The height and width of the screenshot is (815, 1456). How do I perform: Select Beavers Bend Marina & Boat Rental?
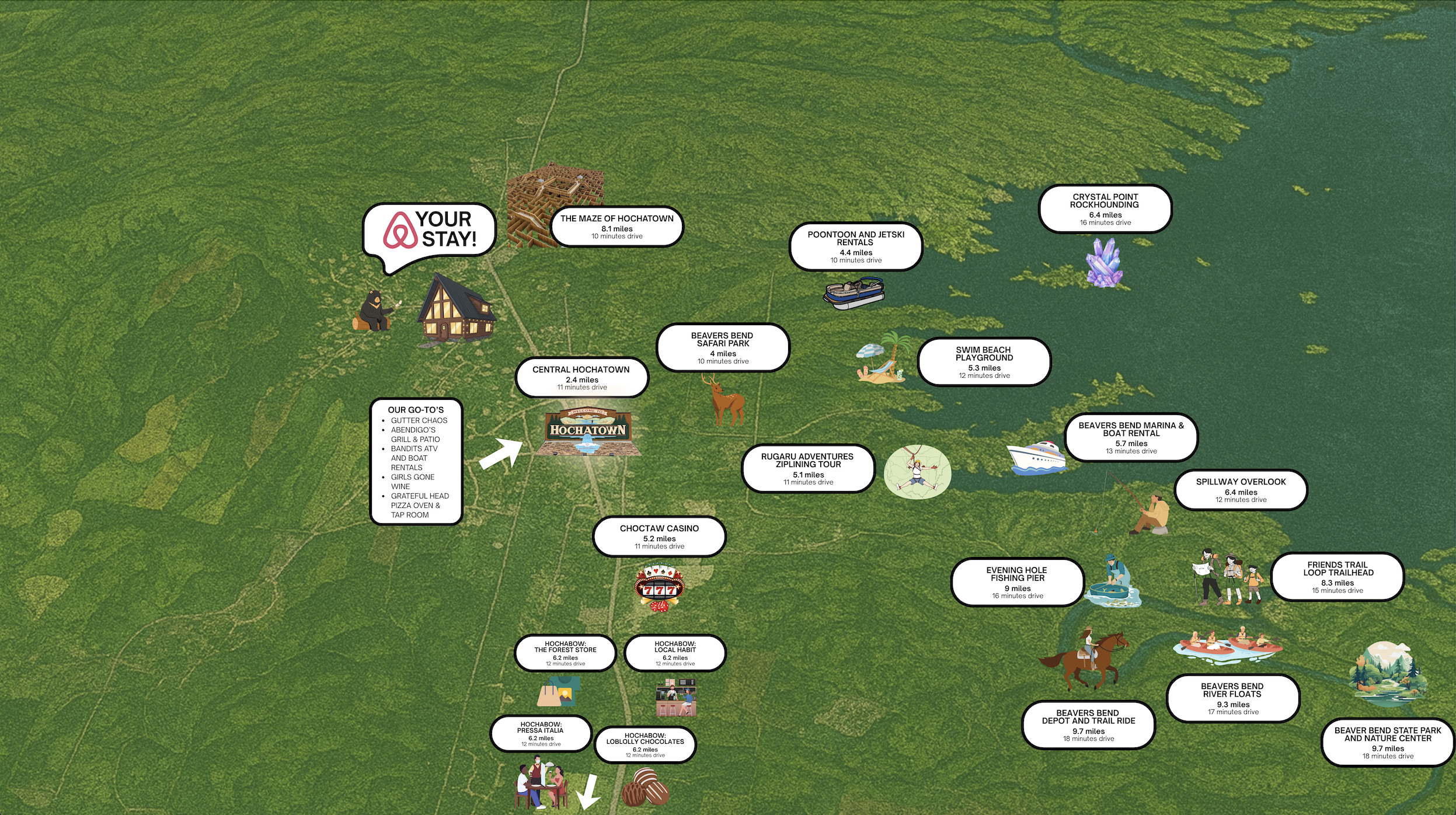point(1131,437)
